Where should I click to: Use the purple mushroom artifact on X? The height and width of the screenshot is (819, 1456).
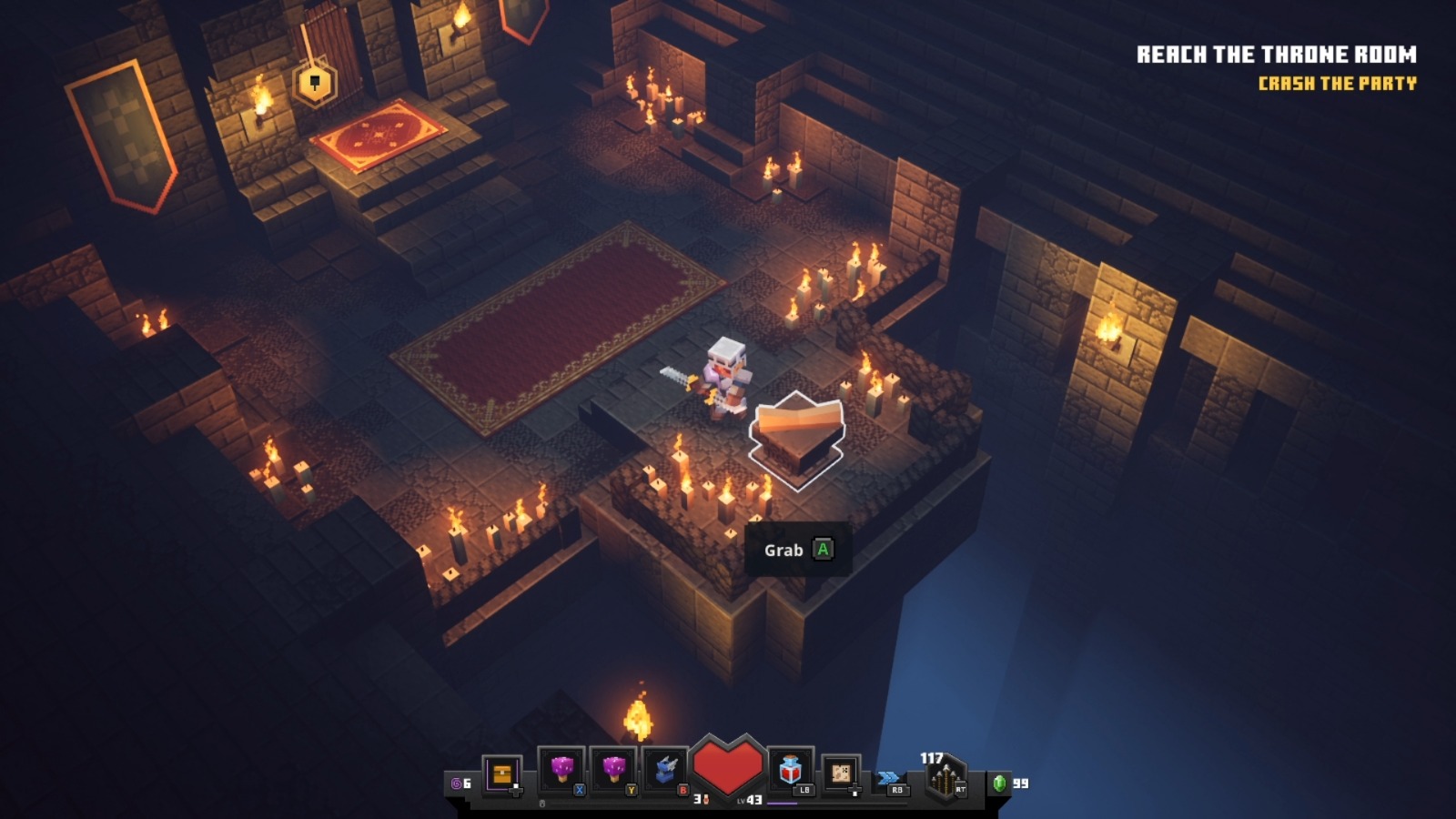click(x=562, y=771)
